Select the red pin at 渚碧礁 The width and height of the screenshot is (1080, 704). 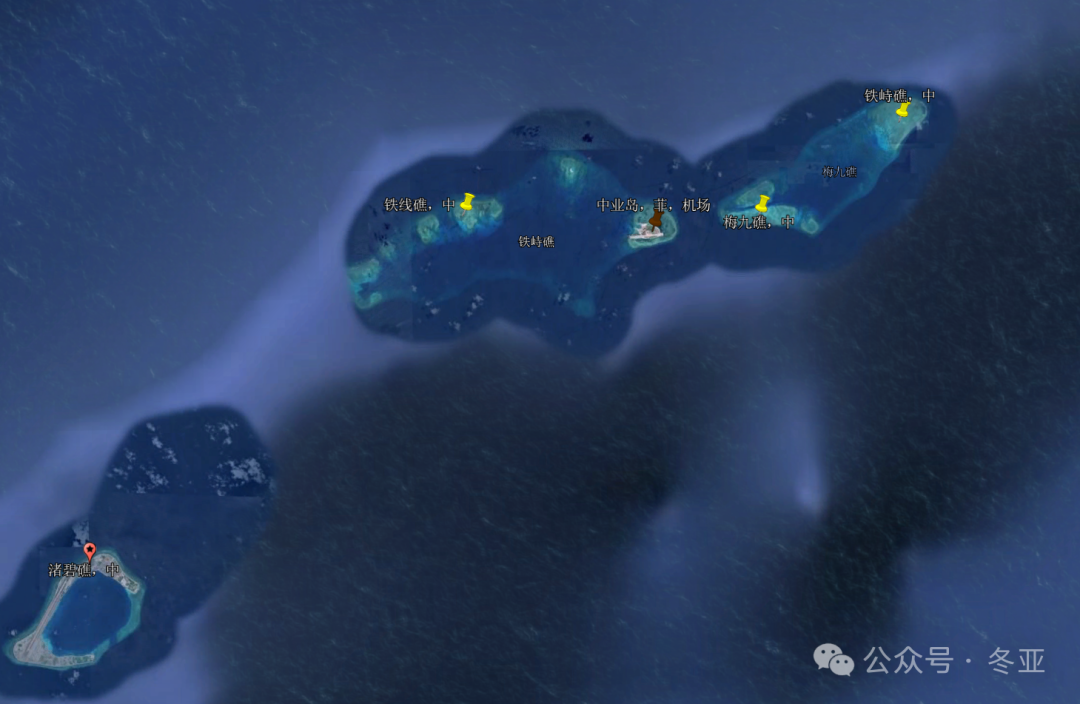point(89,550)
